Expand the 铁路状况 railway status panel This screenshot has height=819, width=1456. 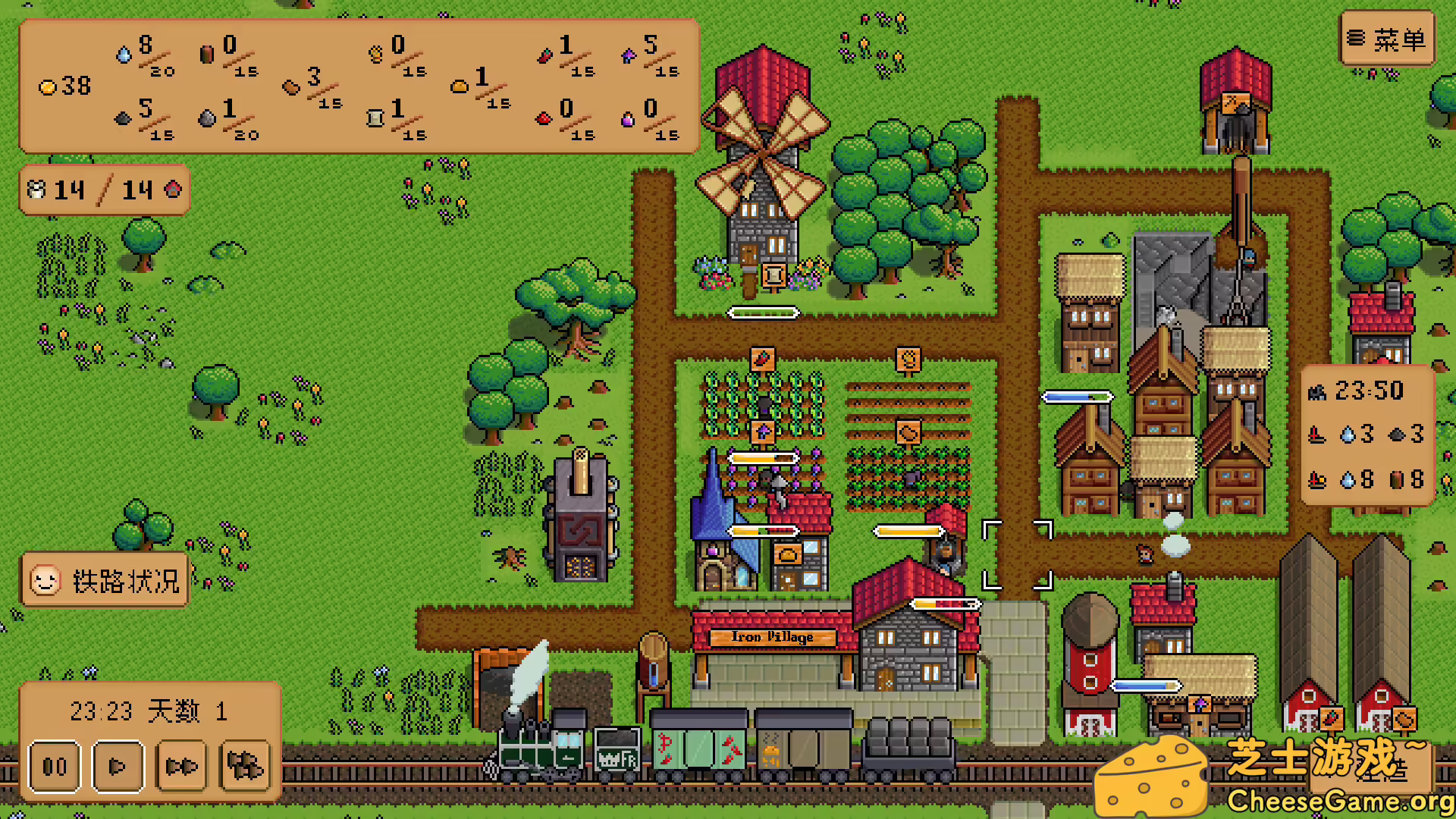point(104,580)
